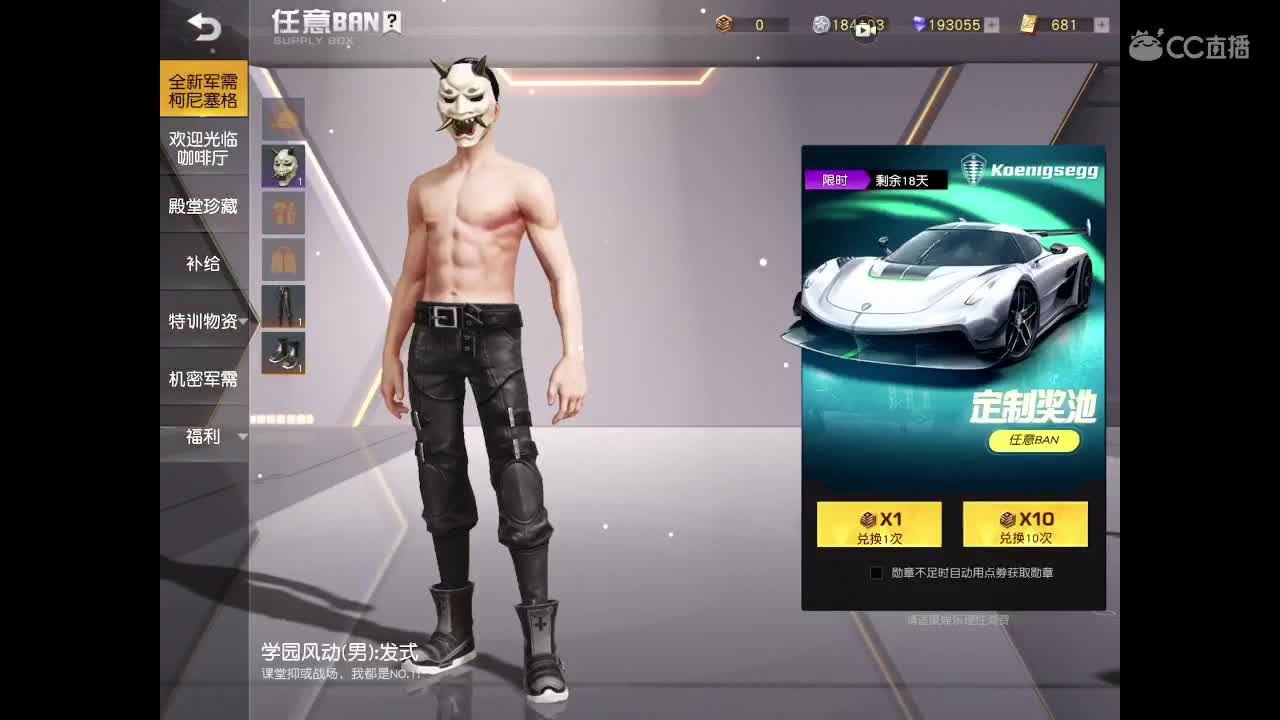Image resolution: width=1280 pixels, height=720 pixels.
Task: Tap the back arrow icon
Action: tap(205, 28)
